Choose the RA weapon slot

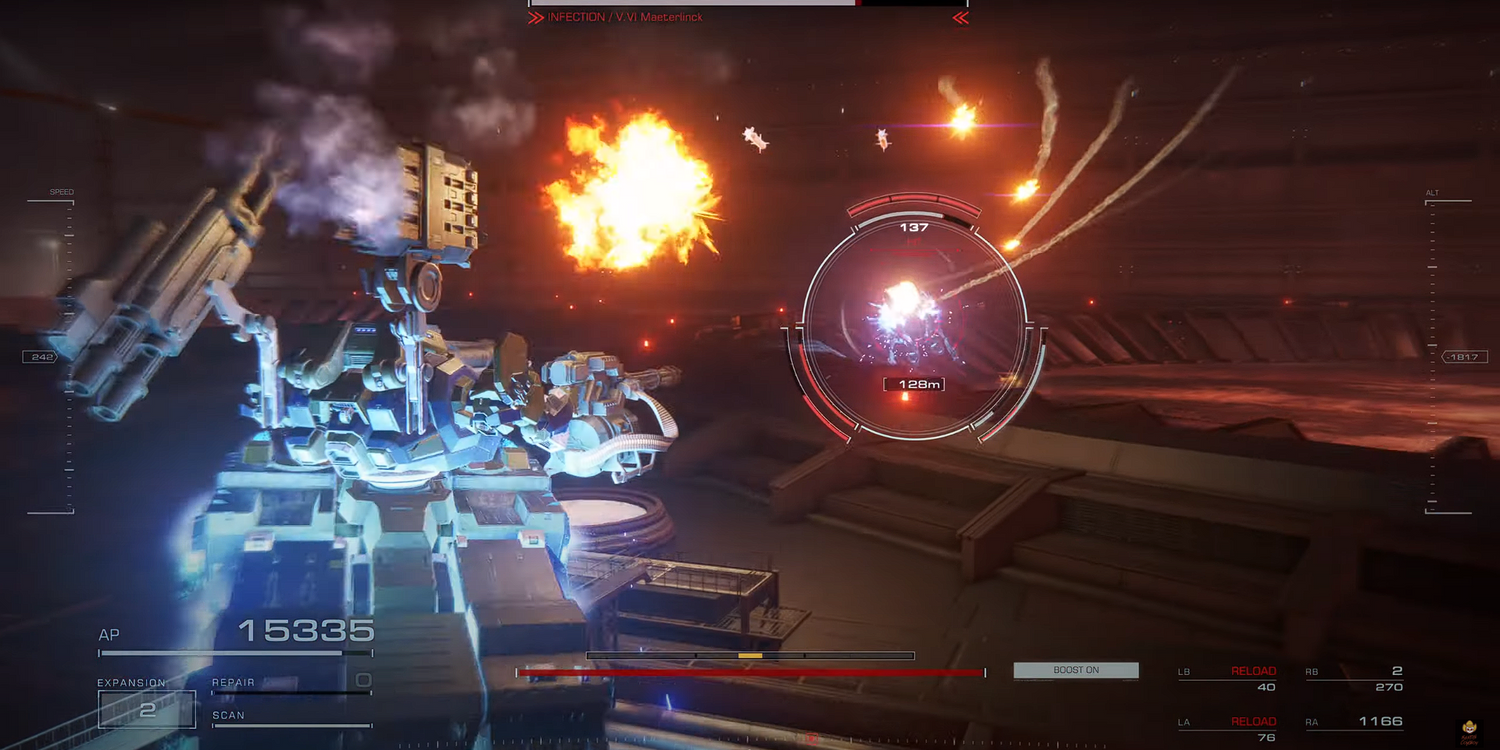1354,722
